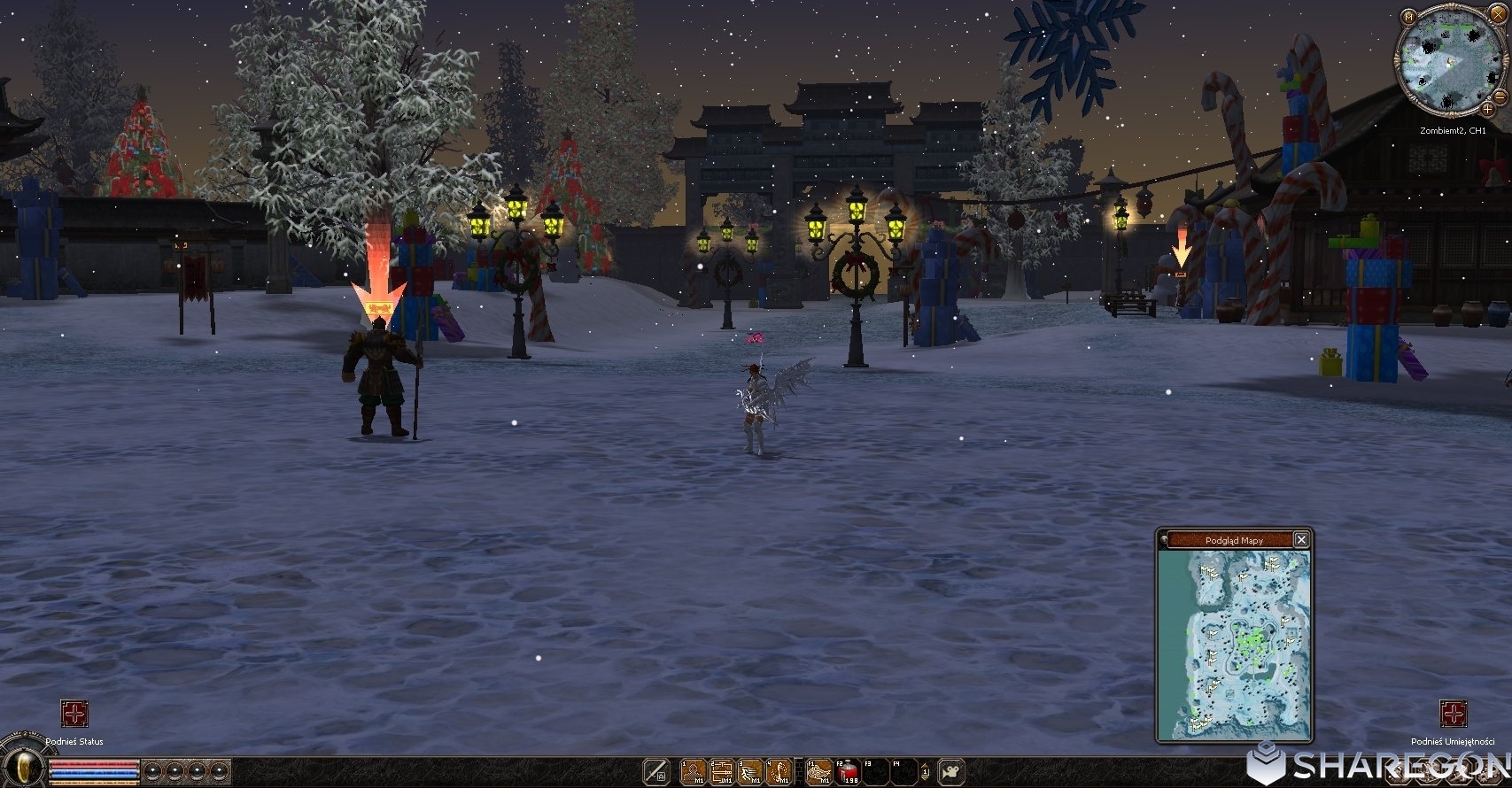Click the camera mode button

point(951,771)
